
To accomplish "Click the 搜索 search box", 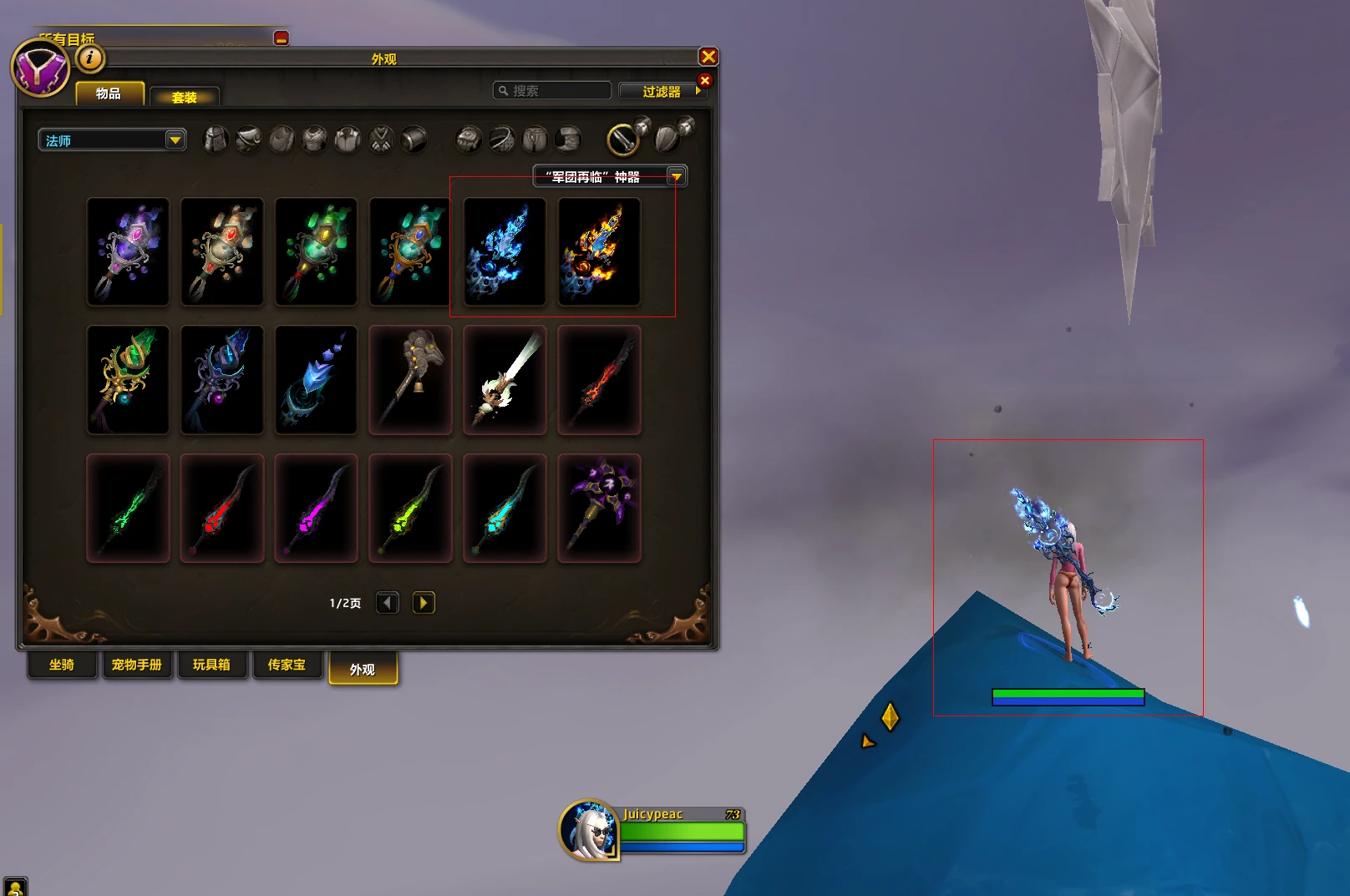I will 553,91.
